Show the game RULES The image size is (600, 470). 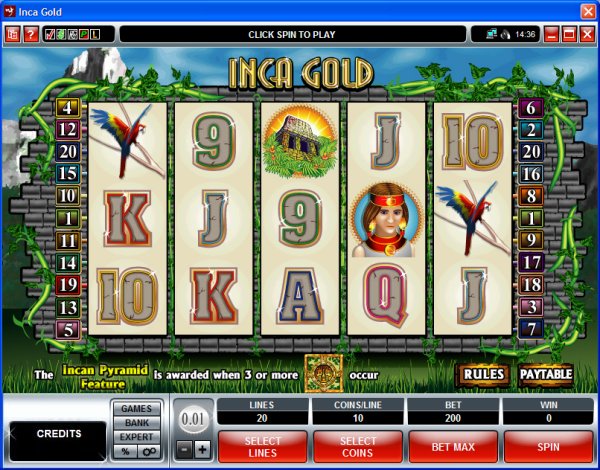[482, 375]
